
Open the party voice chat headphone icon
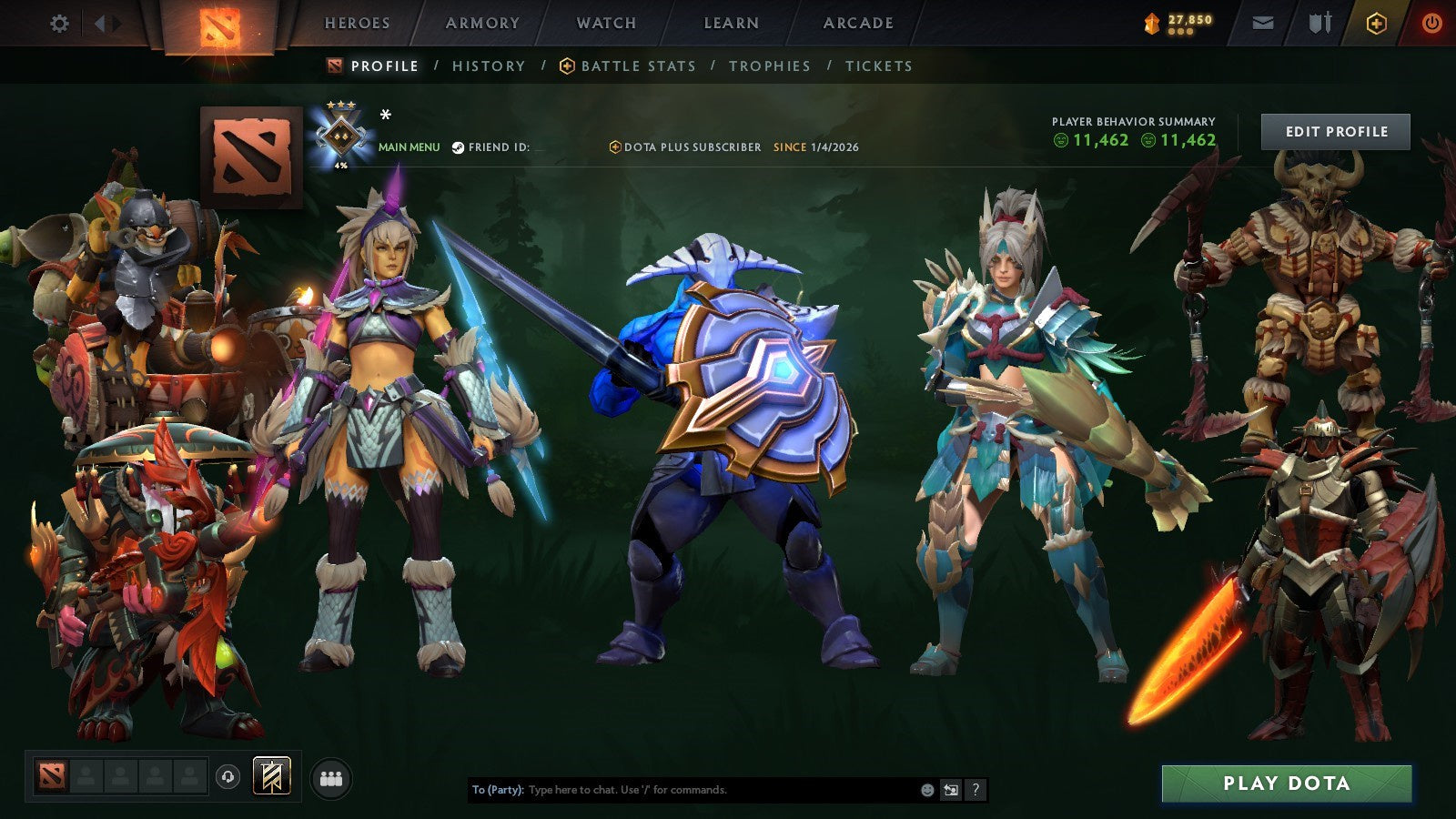coord(227,778)
